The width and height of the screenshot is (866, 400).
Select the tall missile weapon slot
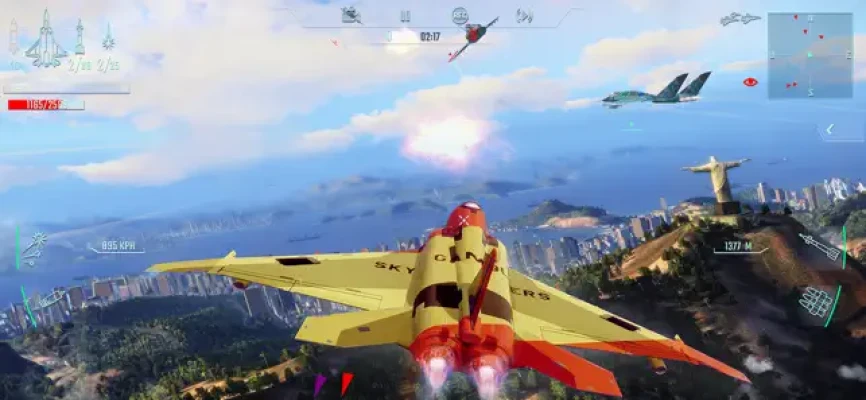pos(80,38)
